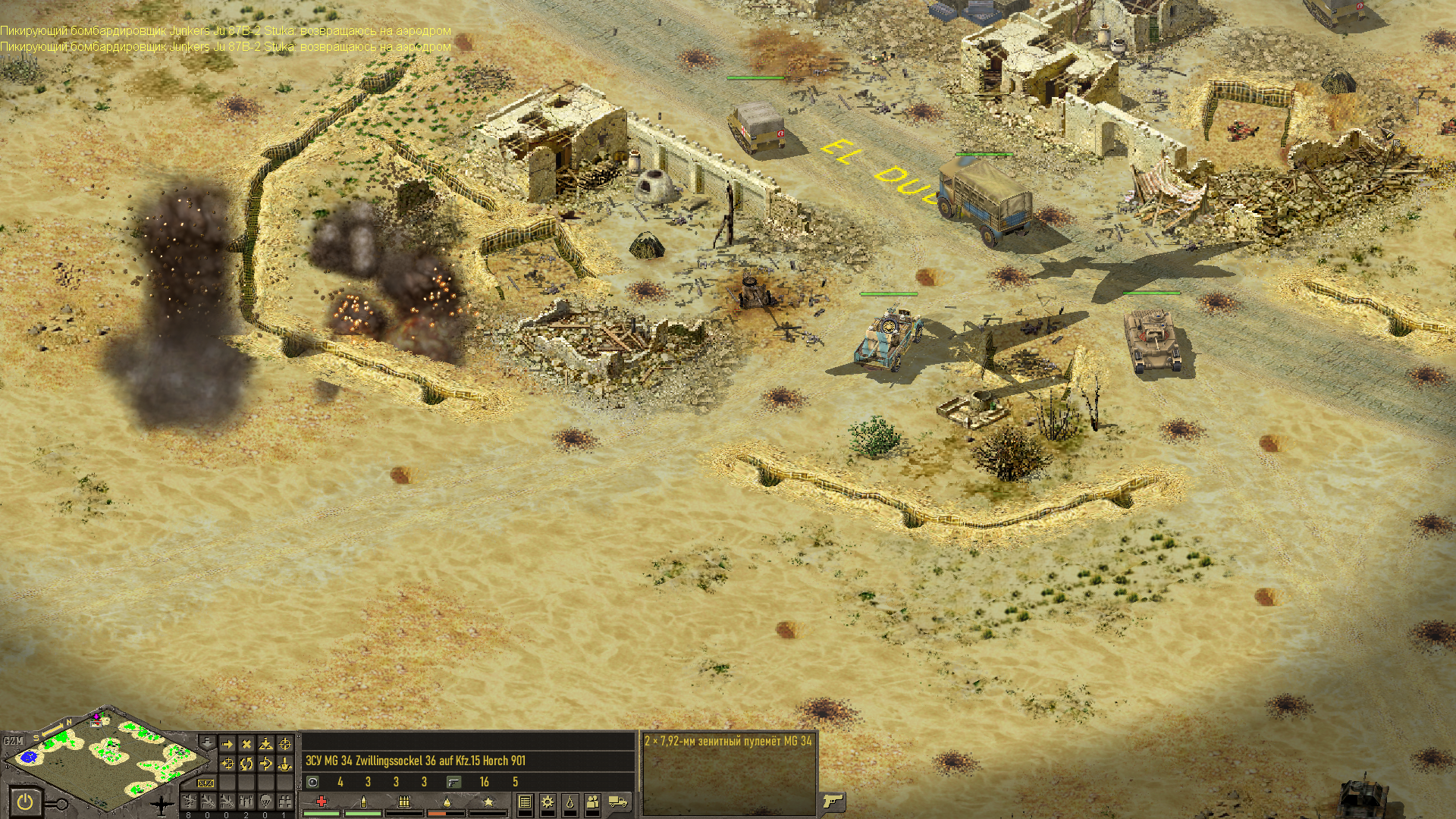Open the aviation plane silhouette panel
The image size is (1456, 819).
coord(162,804)
